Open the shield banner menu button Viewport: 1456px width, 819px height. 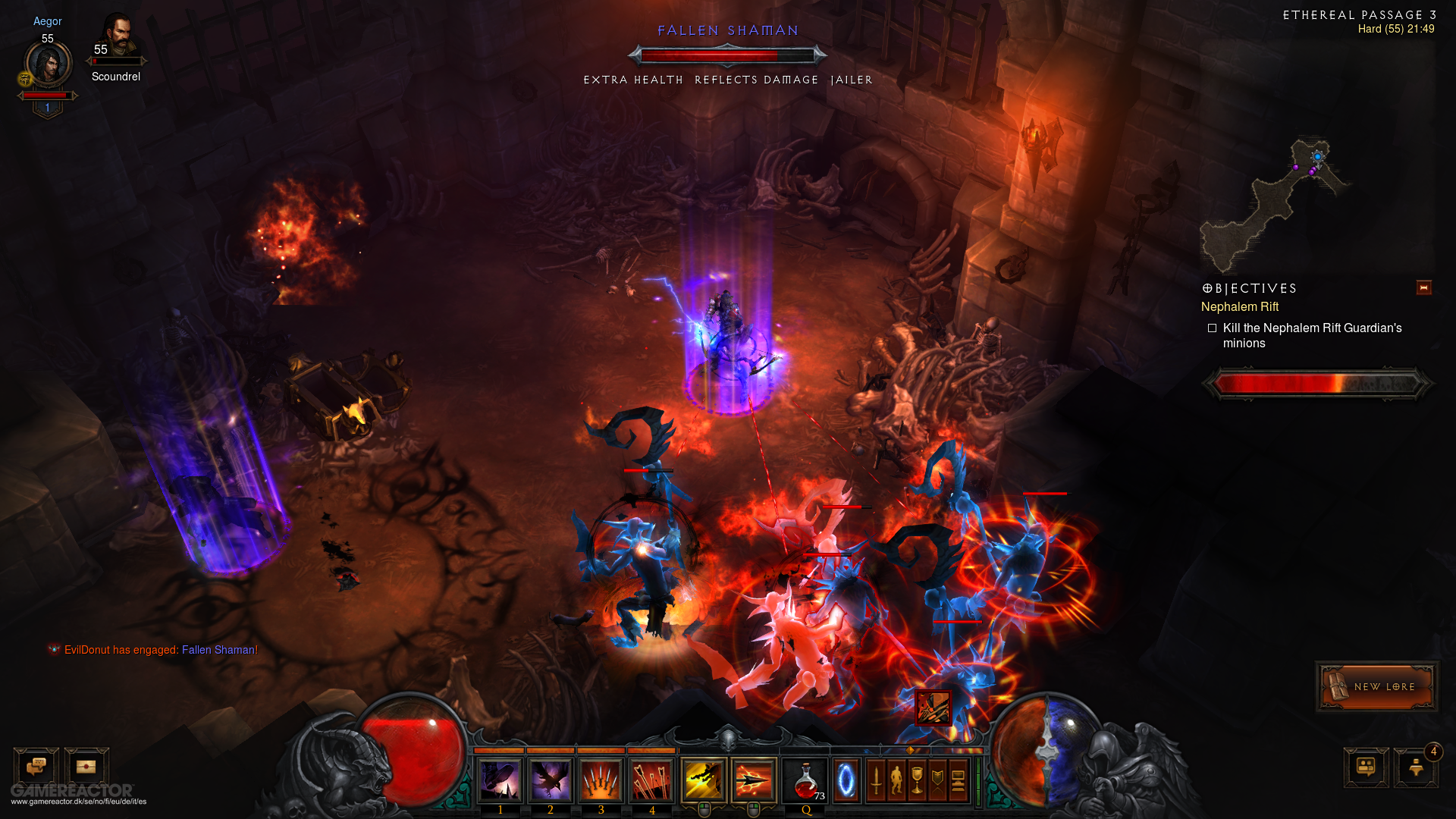pyautogui.click(x=938, y=780)
